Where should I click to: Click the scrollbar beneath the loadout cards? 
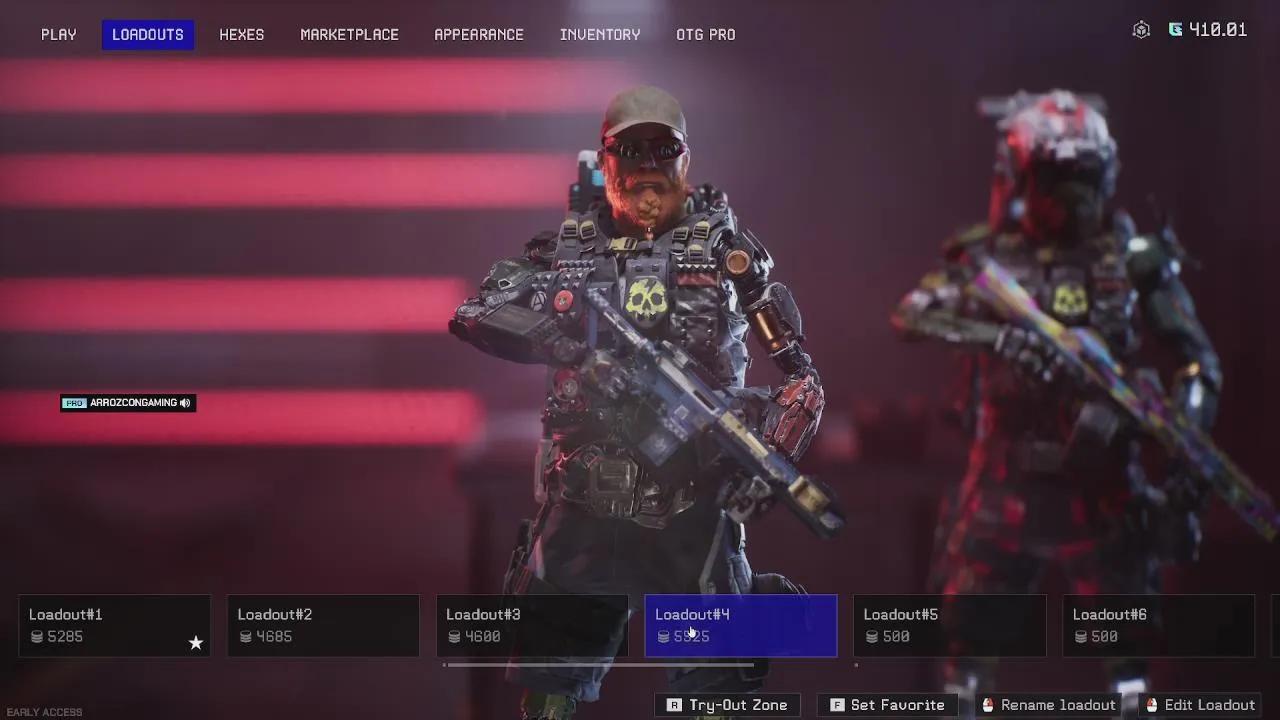[x=600, y=663]
